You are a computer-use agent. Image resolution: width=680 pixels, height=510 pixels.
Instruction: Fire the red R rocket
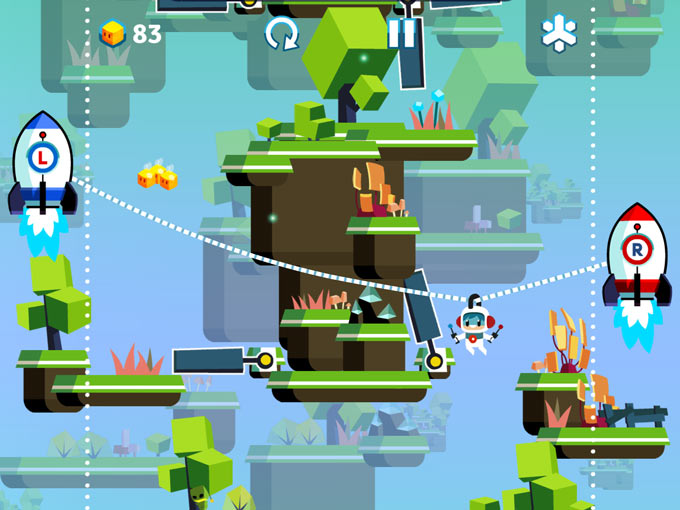[637, 254]
